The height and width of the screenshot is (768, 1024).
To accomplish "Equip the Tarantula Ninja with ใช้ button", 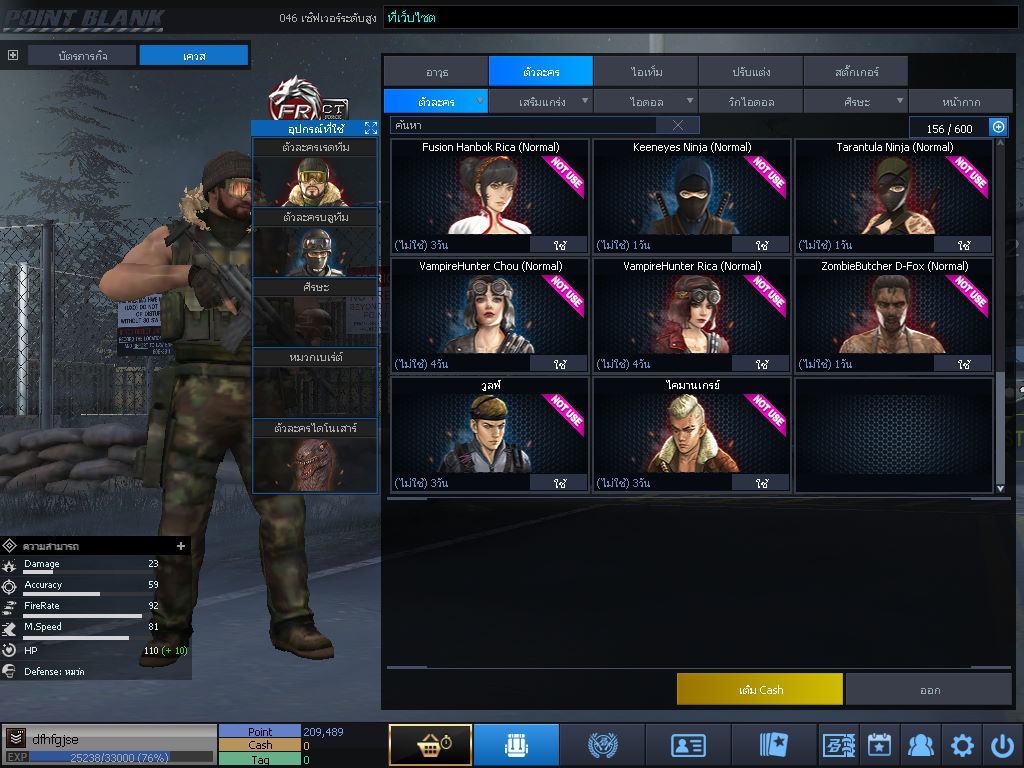I will 963,245.
